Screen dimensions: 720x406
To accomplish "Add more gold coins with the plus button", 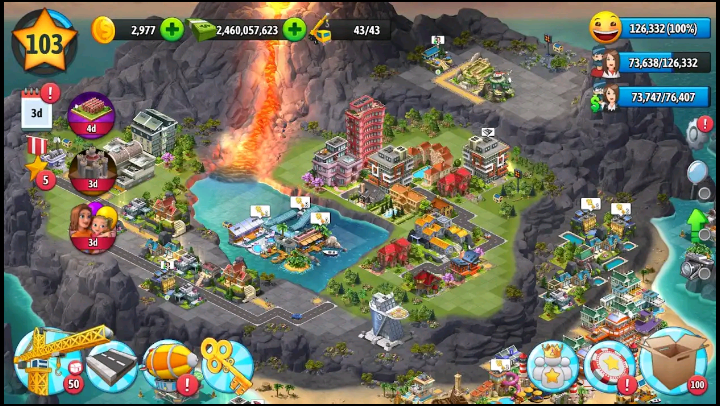I will 172,29.
